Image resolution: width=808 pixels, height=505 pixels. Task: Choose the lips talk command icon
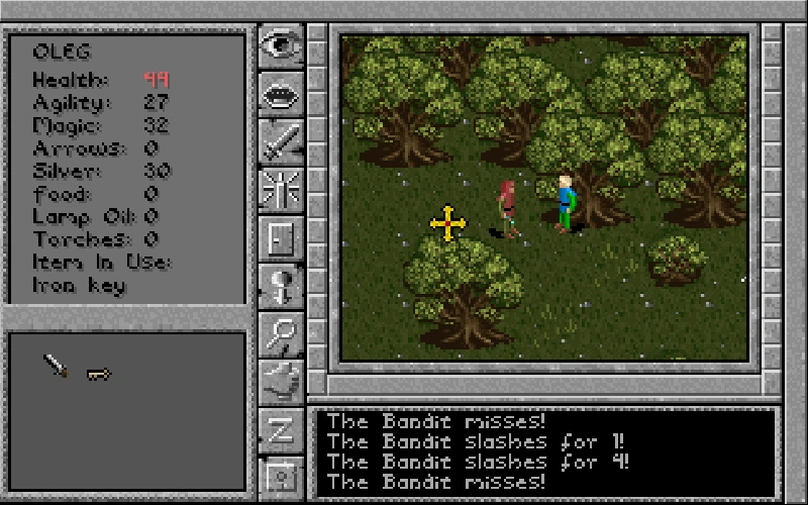click(x=281, y=95)
